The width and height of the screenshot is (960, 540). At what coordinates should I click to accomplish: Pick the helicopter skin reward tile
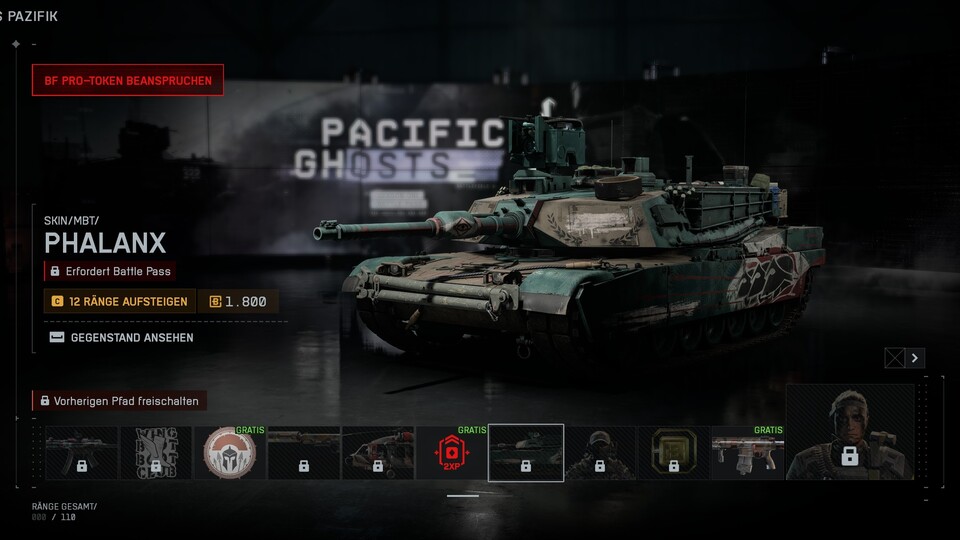click(x=378, y=453)
